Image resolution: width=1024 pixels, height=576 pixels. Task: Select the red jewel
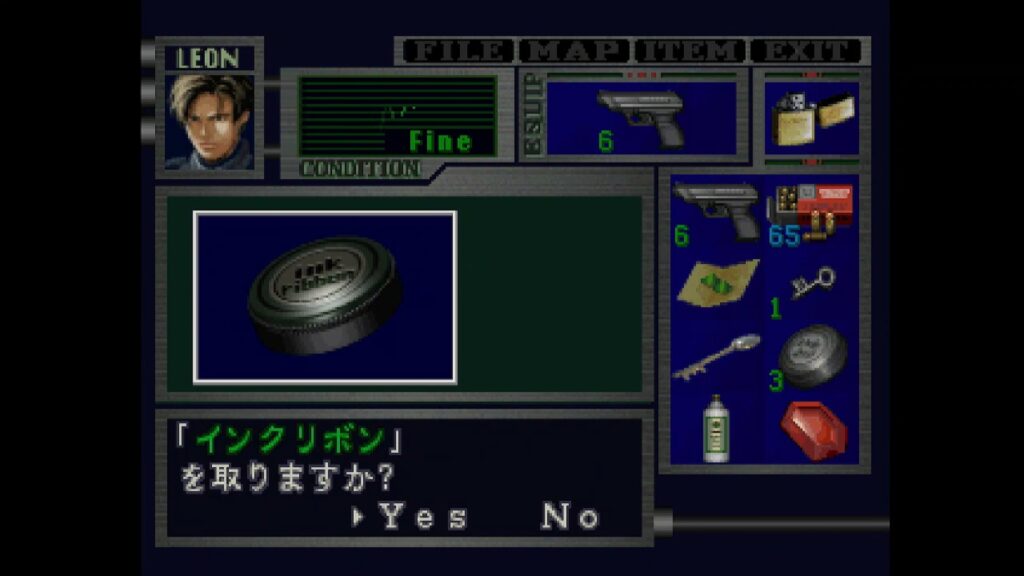tap(812, 430)
